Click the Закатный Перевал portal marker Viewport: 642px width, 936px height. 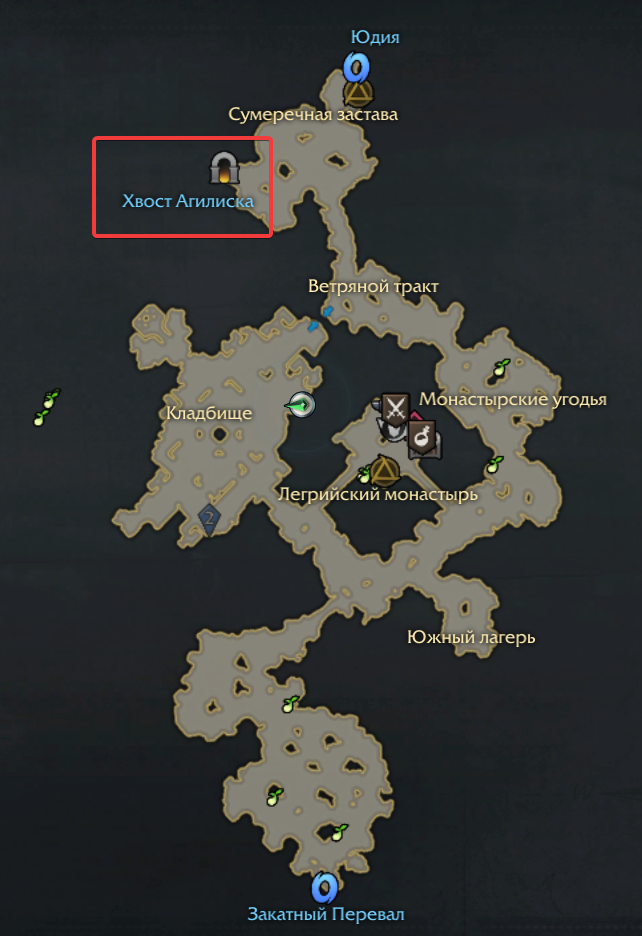pos(323,887)
